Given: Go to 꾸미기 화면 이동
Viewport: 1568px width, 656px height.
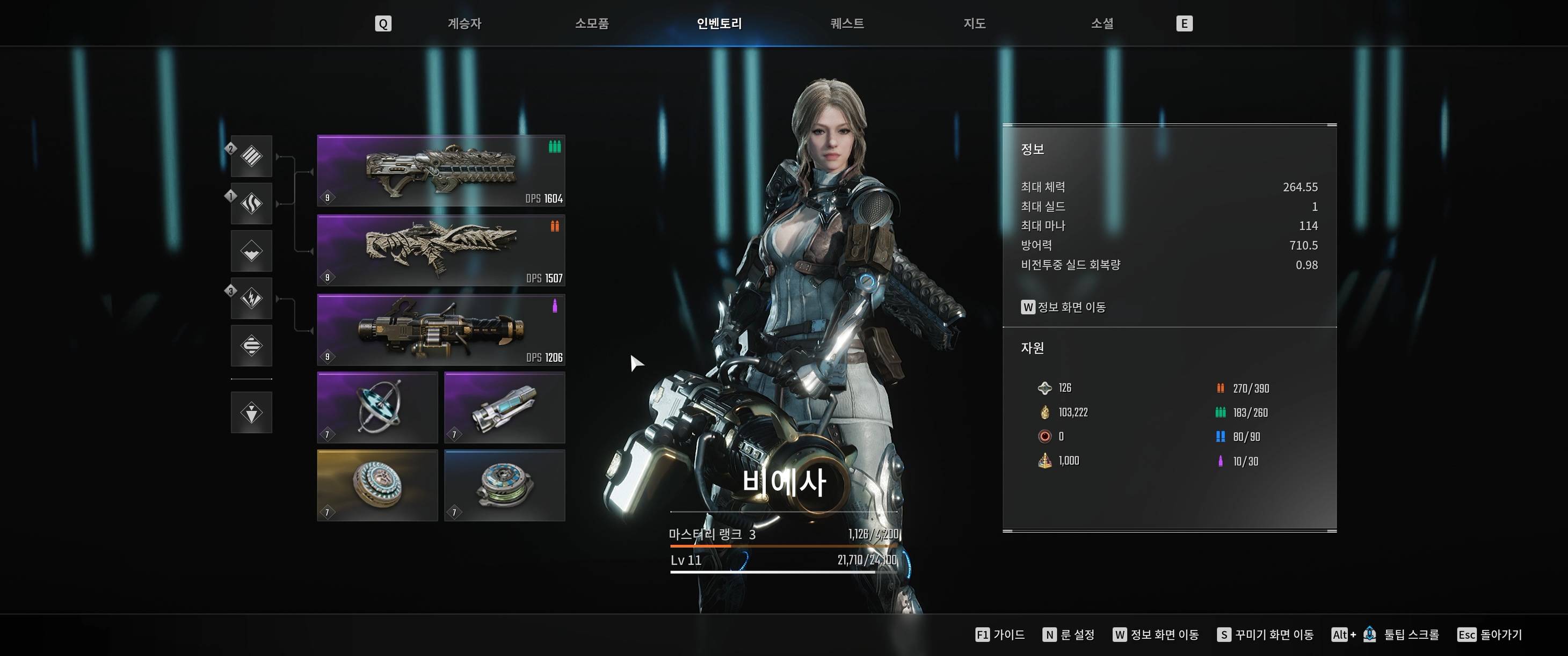Looking at the screenshot, I should pos(1266,635).
